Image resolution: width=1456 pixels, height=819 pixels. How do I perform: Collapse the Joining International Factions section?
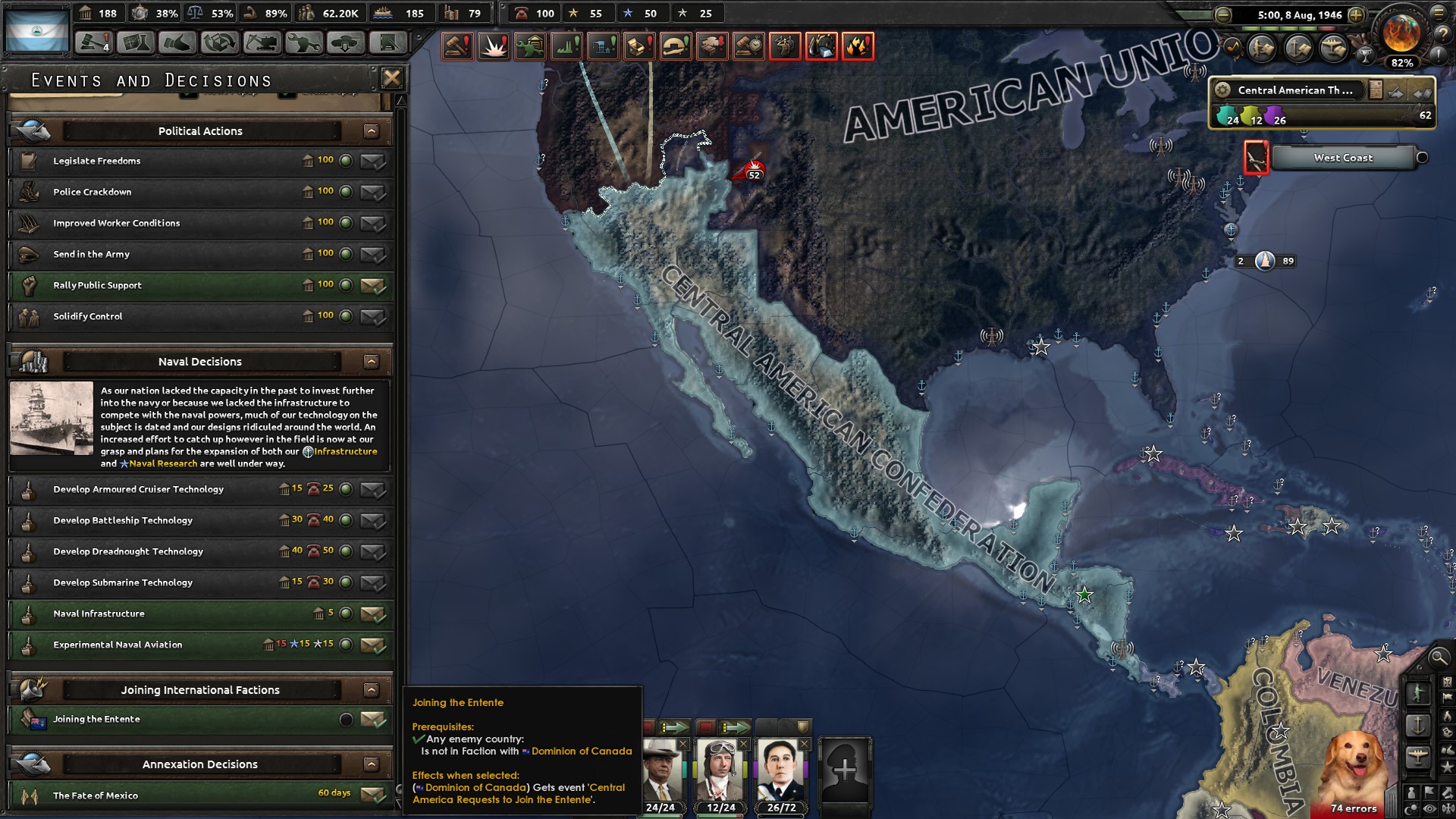(x=371, y=690)
